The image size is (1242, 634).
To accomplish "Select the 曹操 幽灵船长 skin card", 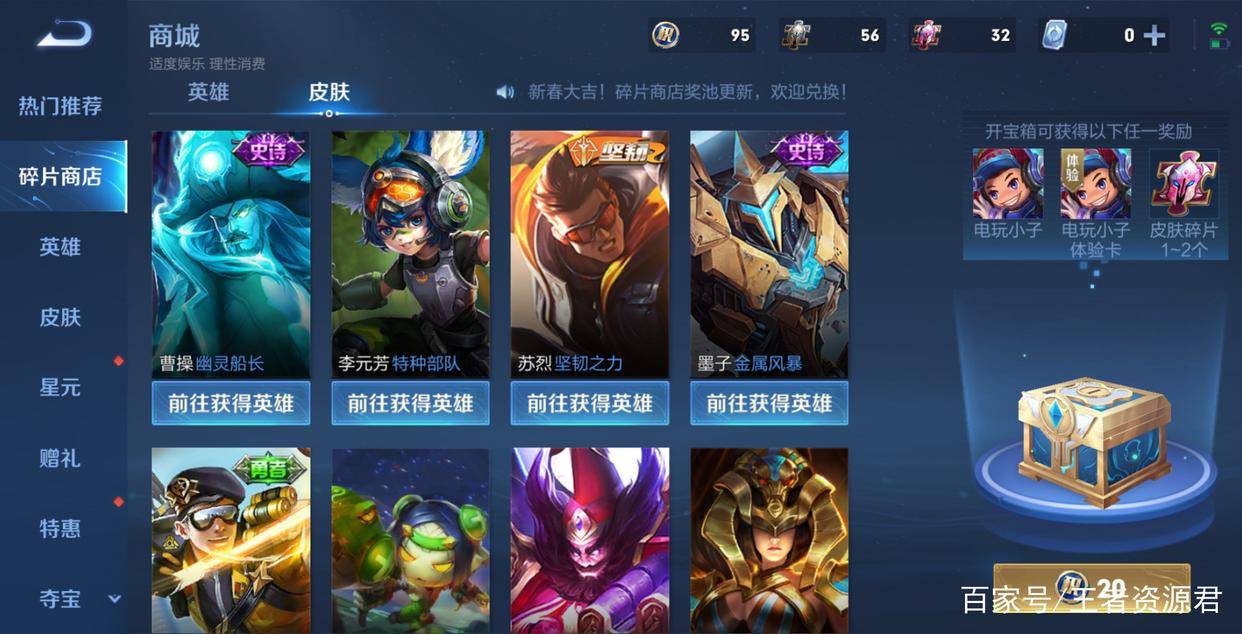I will click(x=231, y=254).
